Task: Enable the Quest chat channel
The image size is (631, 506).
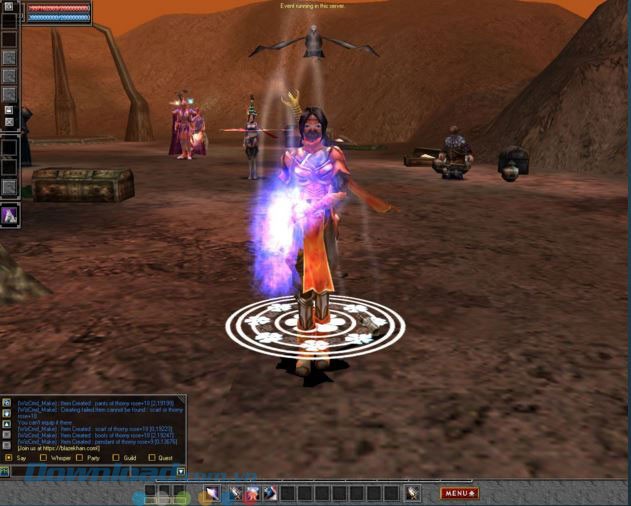Action: [x=151, y=458]
